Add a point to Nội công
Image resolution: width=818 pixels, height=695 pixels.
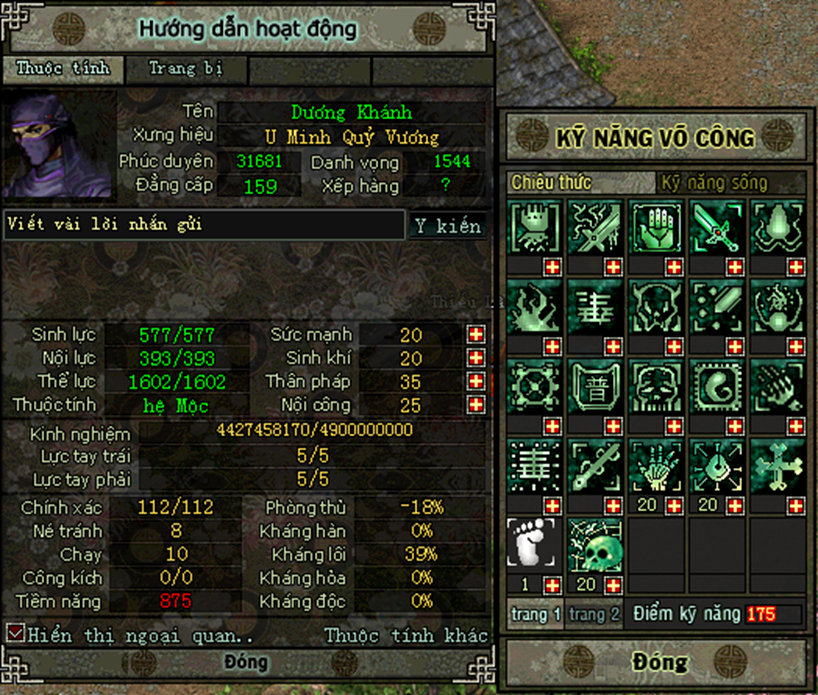click(476, 405)
